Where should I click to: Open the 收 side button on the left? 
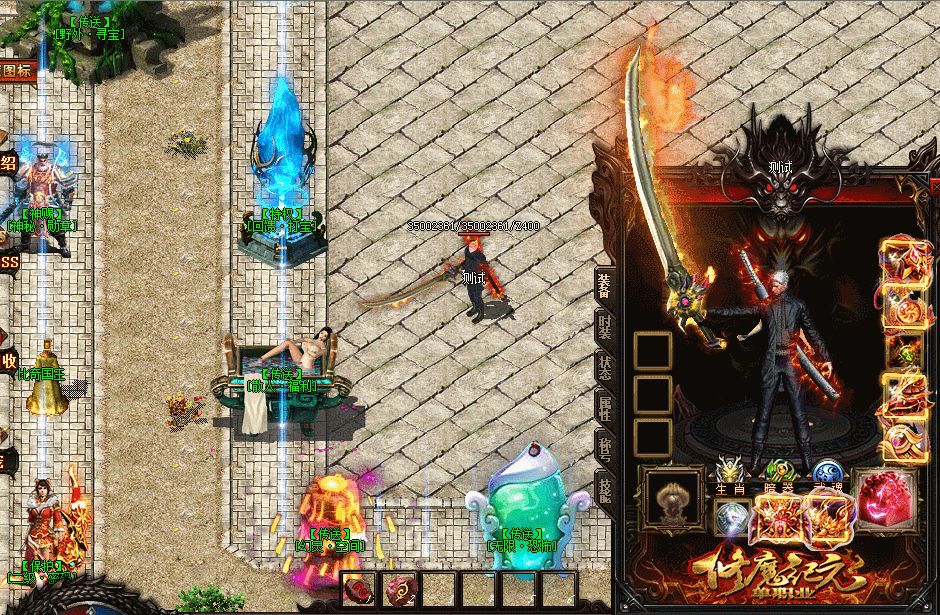(9, 360)
